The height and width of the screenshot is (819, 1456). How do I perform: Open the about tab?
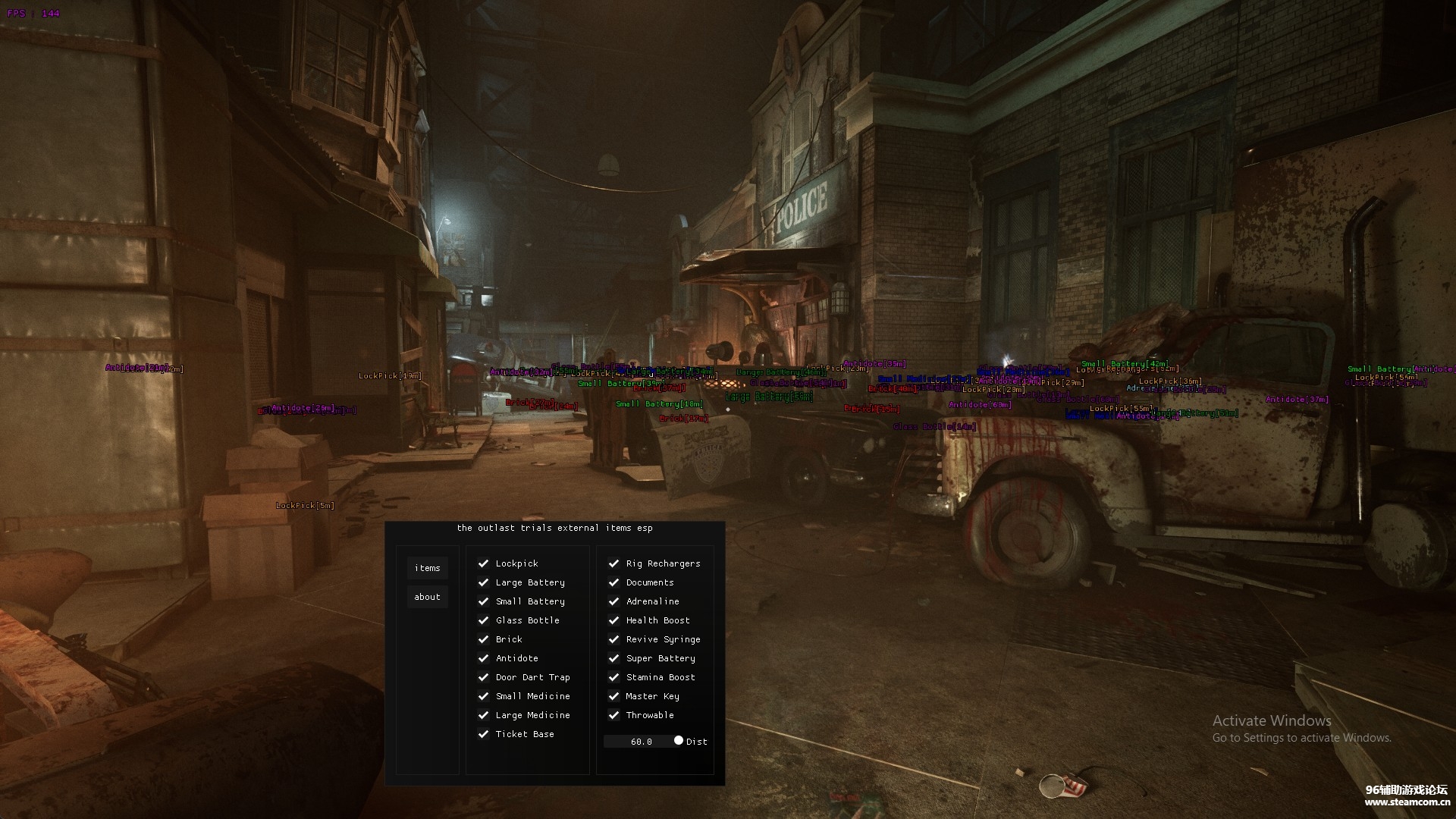[x=427, y=597]
